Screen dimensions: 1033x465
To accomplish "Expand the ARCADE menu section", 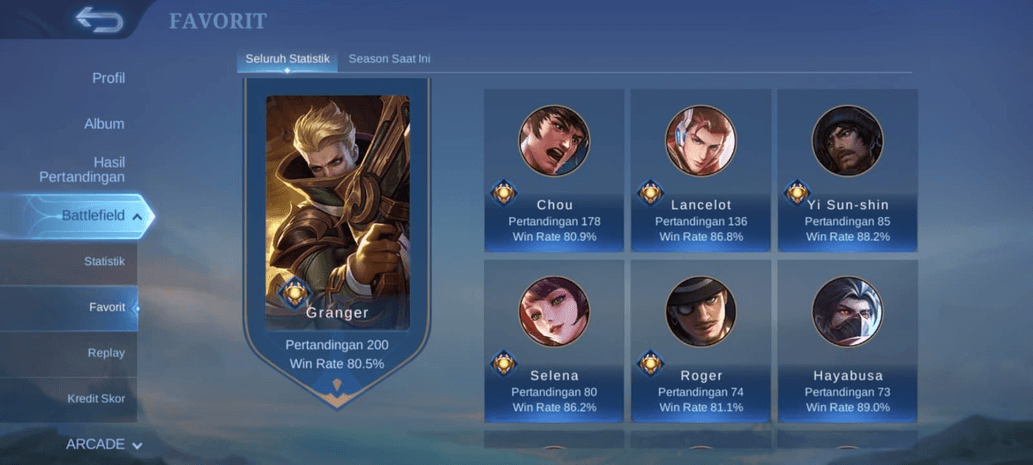I will coord(104,444).
